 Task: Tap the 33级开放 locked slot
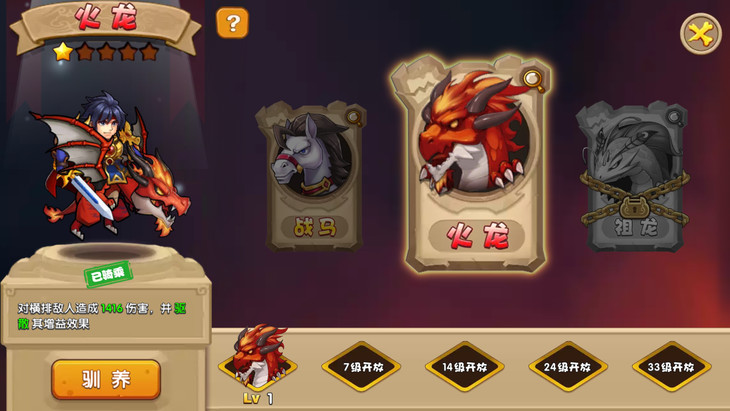[671, 367]
